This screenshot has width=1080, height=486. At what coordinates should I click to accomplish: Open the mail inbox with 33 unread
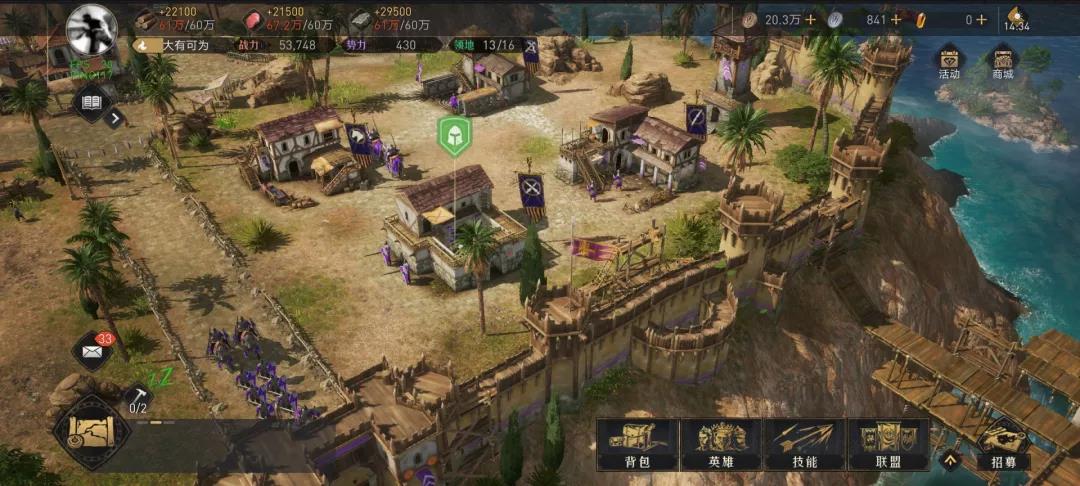92,350
